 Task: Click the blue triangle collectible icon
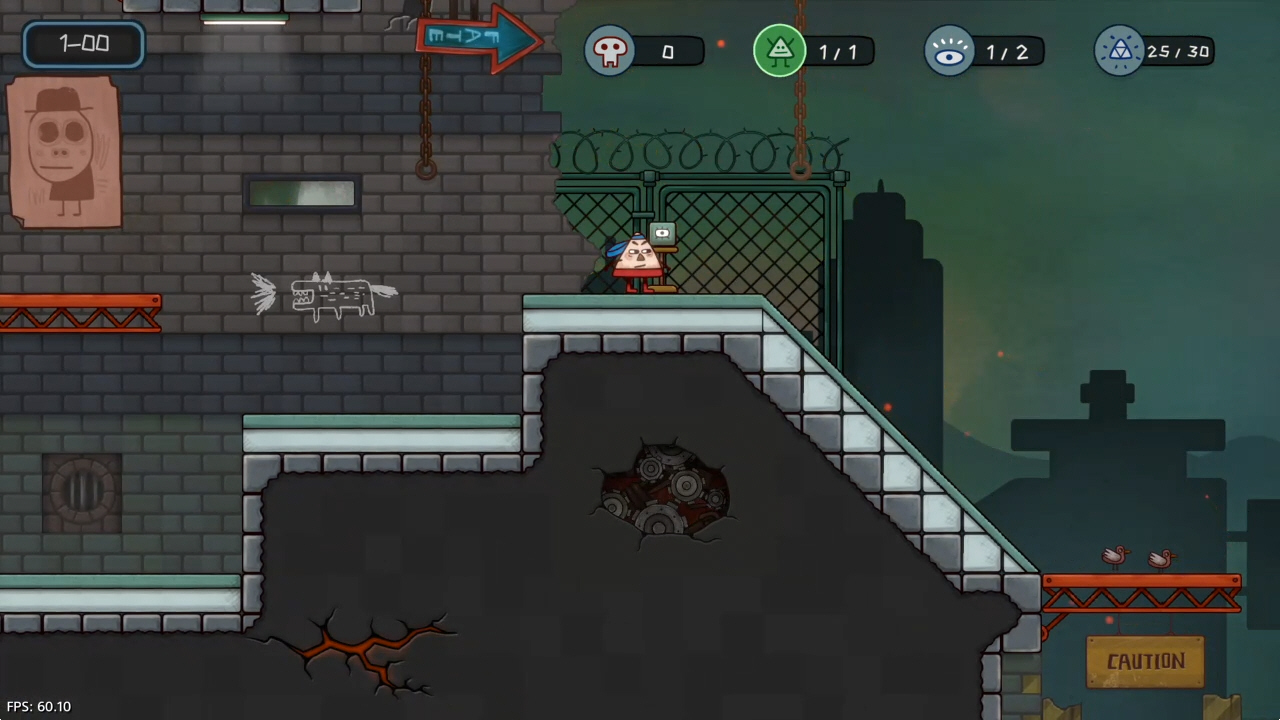tap(1119, 51)
